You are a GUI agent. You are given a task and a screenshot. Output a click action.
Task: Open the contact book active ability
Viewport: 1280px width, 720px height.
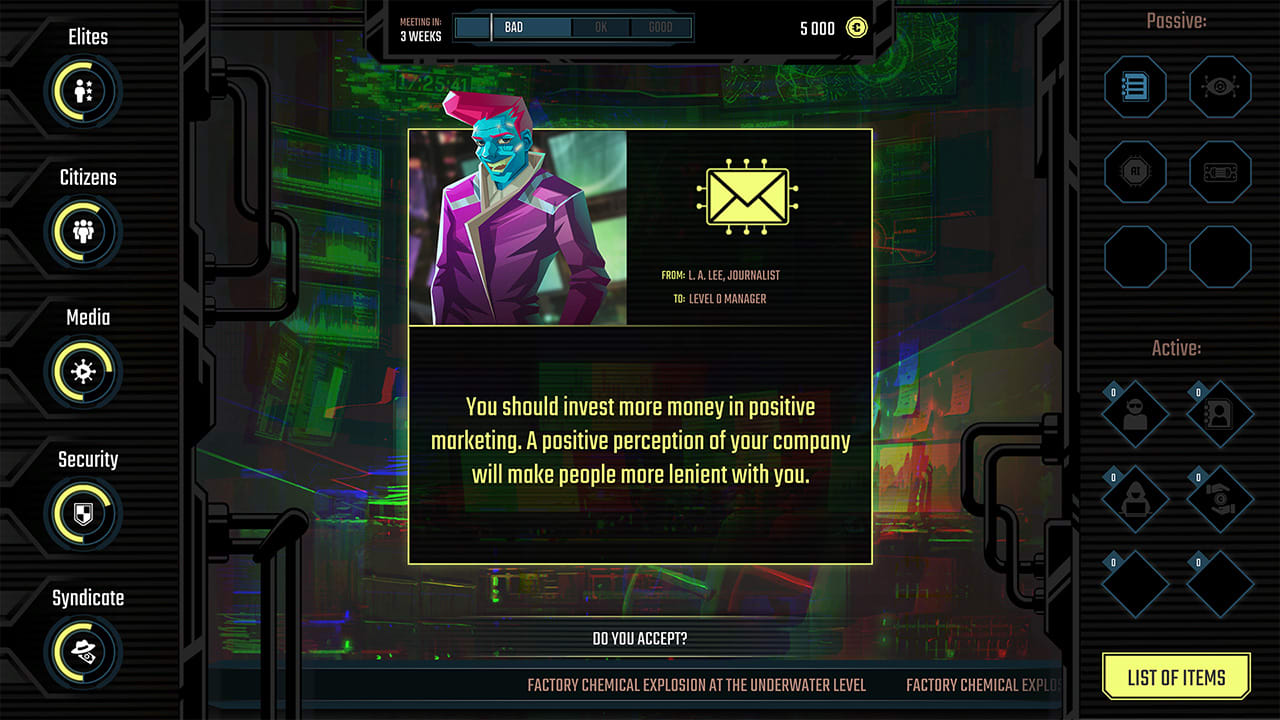coord(1219,413)
